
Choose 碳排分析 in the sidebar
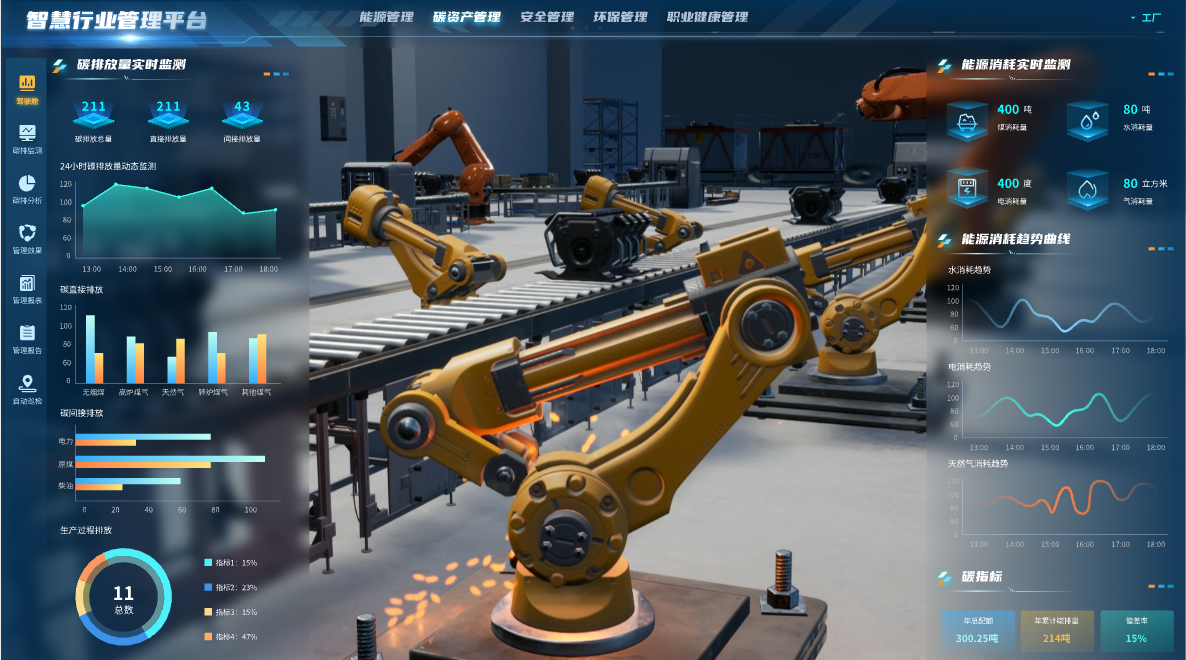tap(27, 188)
